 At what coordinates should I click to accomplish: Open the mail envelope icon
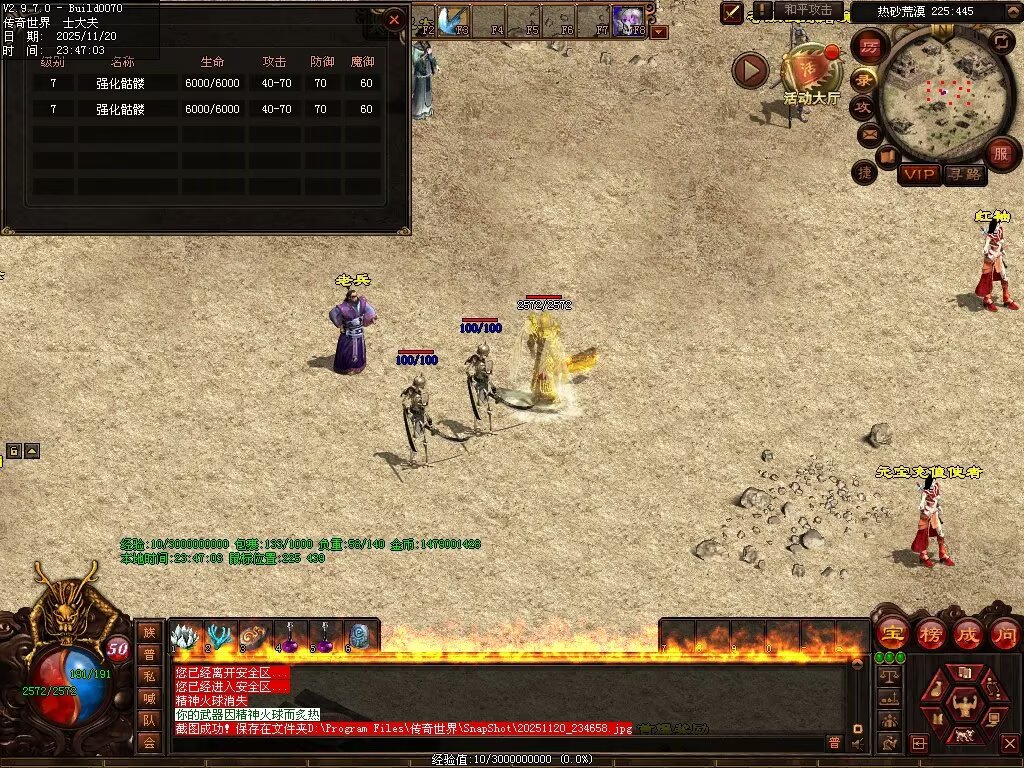[869, 134]
